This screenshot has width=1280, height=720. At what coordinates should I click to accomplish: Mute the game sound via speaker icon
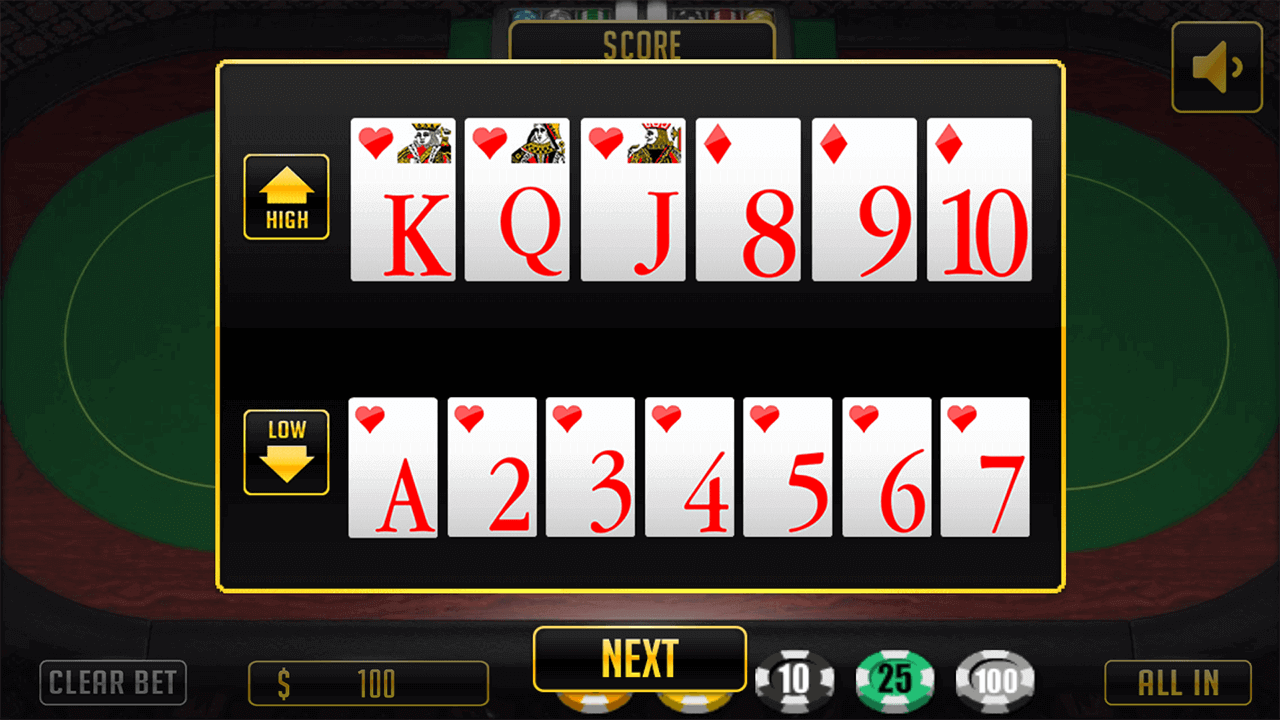coord(1216,66)
